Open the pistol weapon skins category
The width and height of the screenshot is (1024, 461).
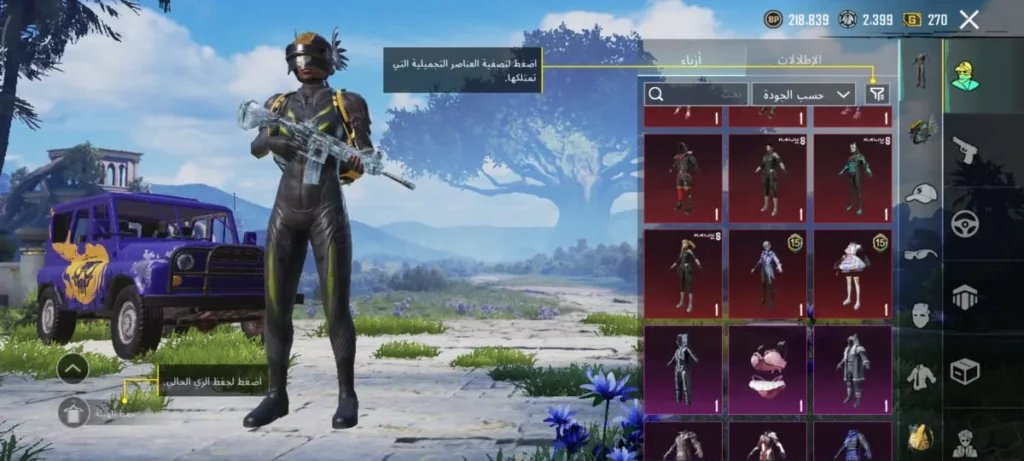(964, 149)
